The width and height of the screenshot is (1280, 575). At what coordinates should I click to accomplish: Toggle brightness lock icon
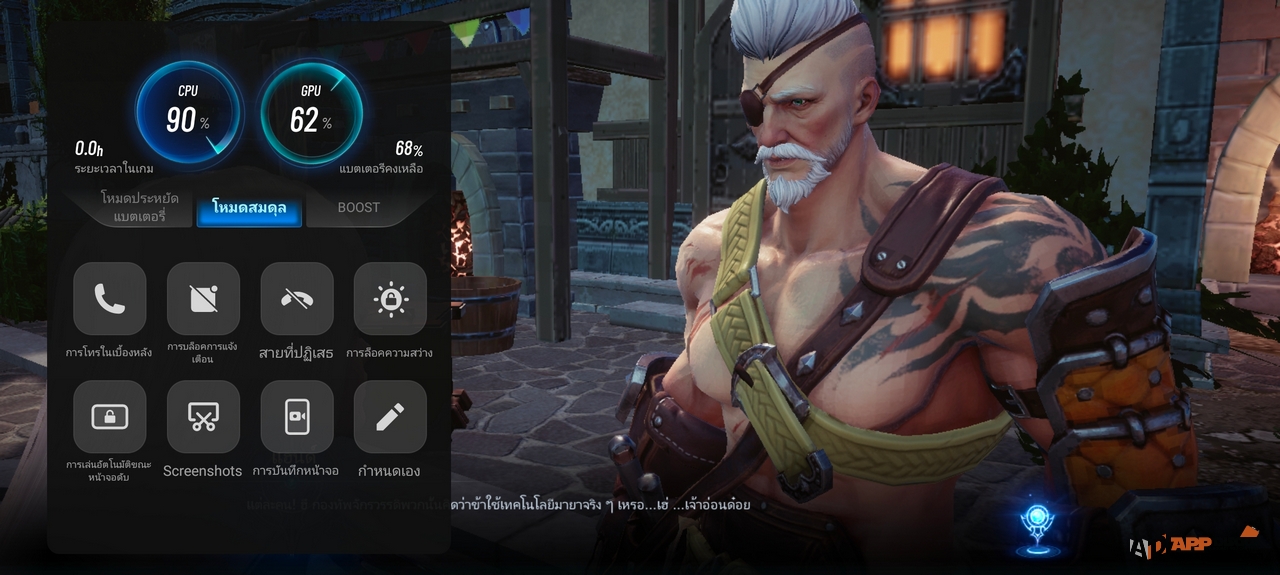pos(390,299)
